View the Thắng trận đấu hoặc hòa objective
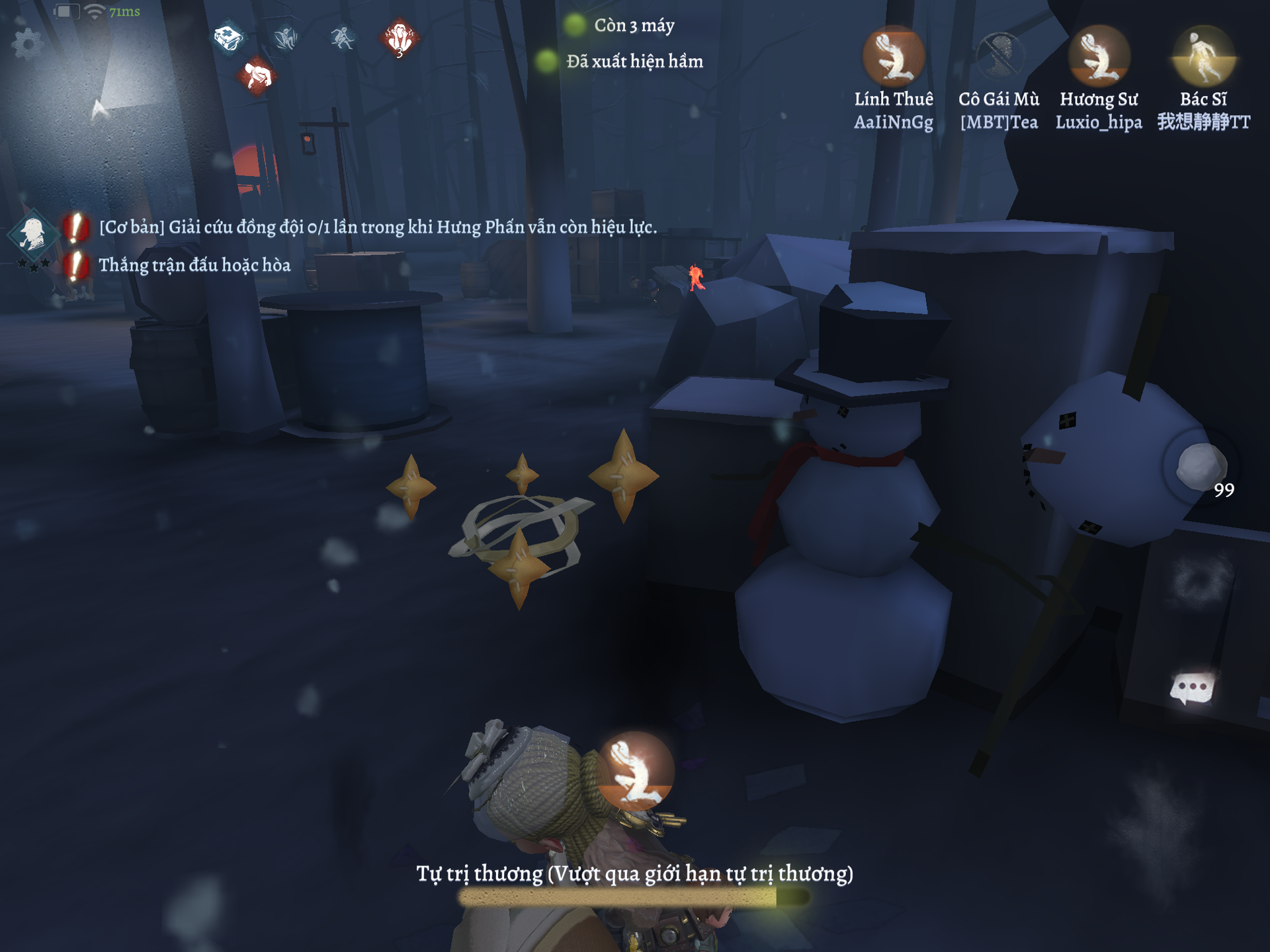The width and height of the screenshot is (1270, 952). [x=194, y=265]
